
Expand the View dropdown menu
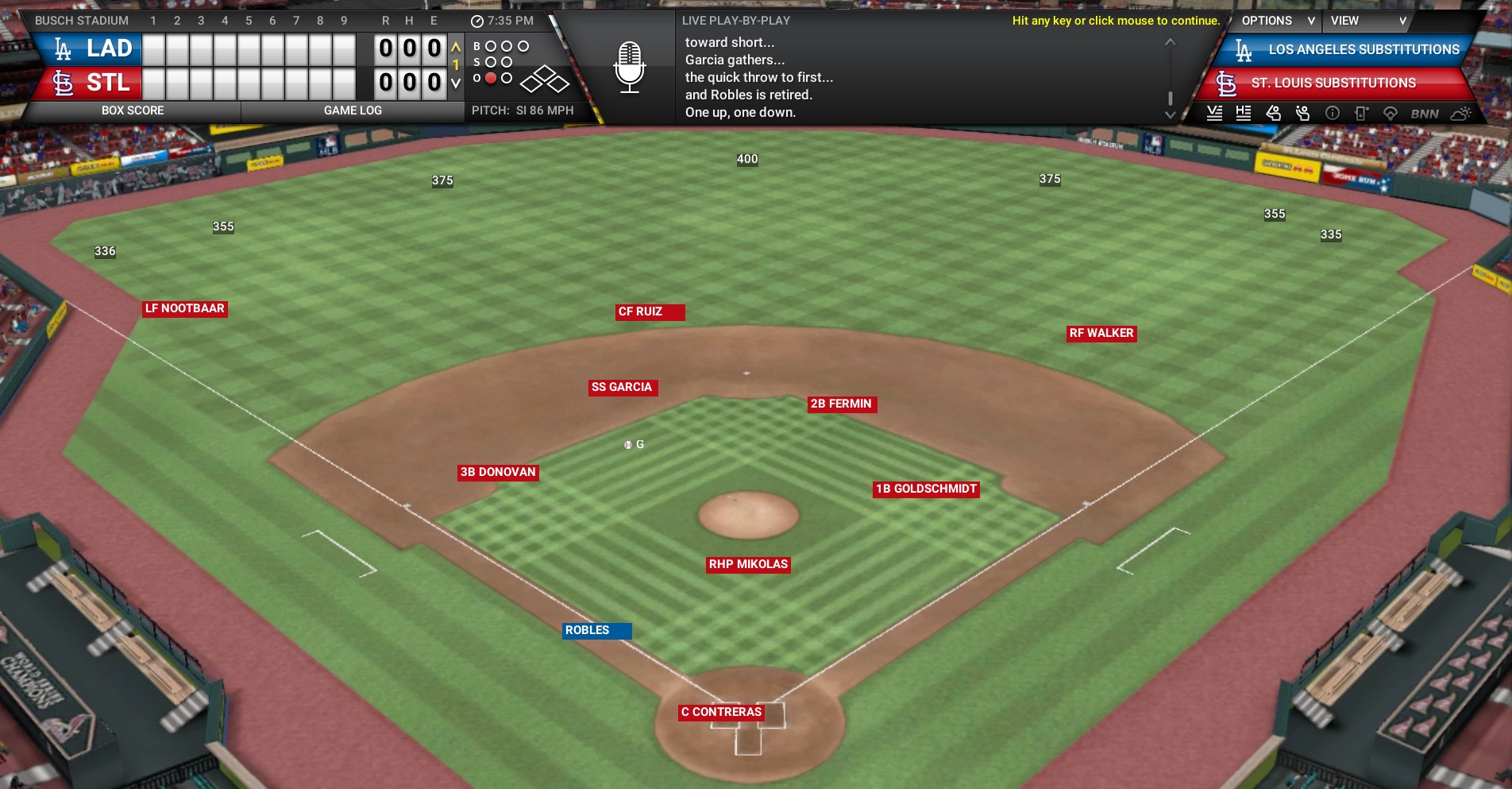coord(1367,21)
